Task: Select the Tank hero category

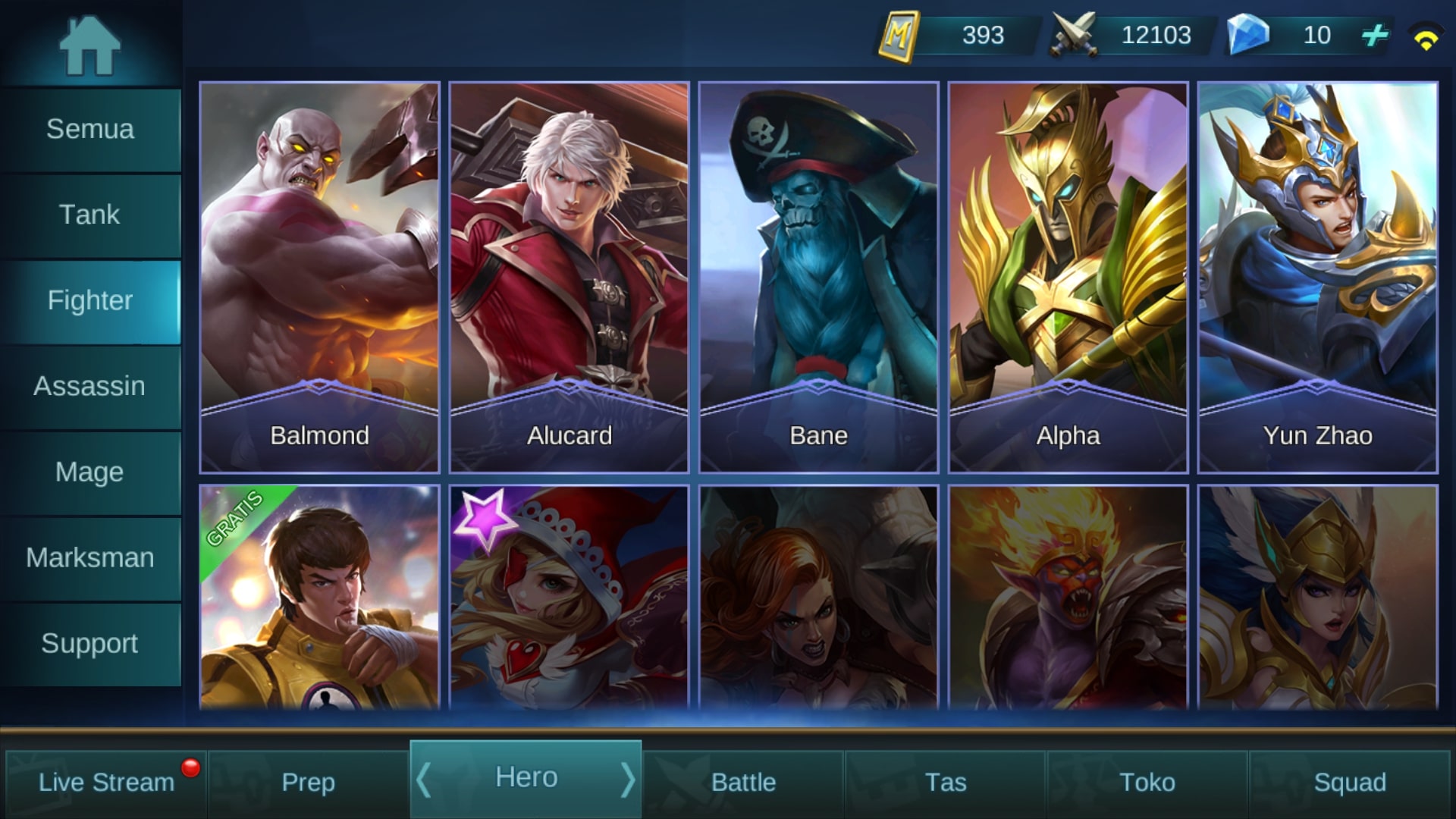Action: (90, 215)
